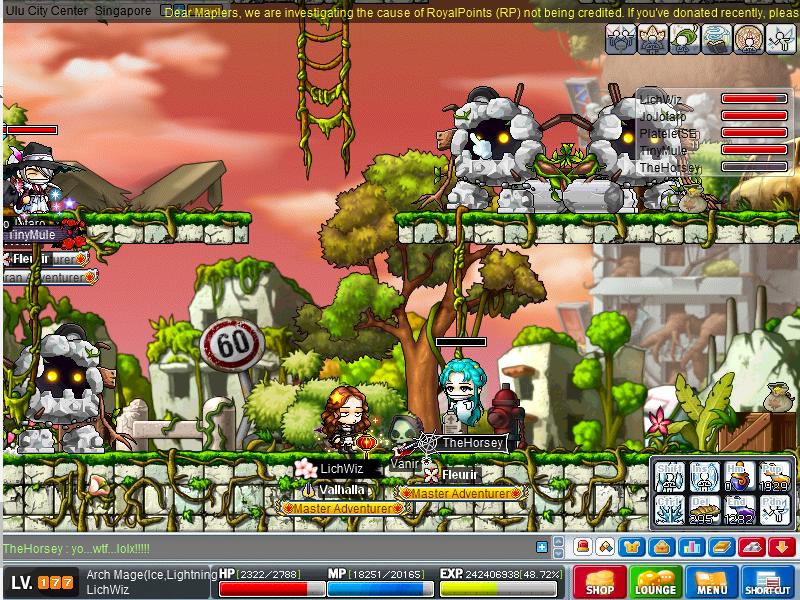
Task: Click the red siren icon in toolbar
Action: pyautogui.click(x=582, y=547)
